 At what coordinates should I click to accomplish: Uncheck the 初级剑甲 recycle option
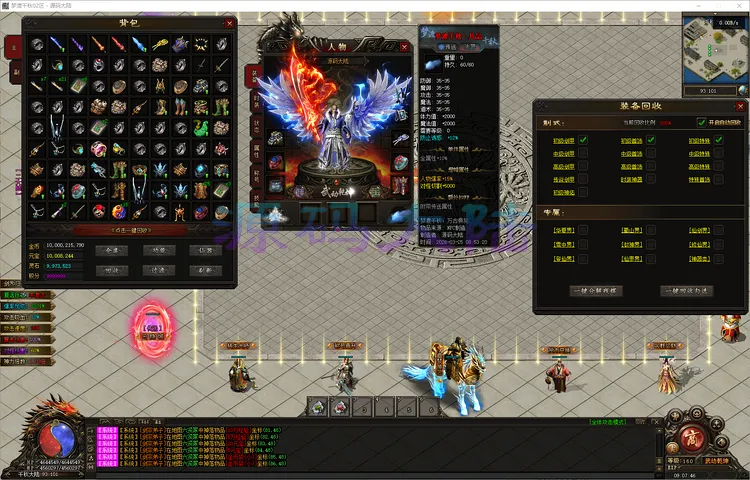click(x=583, y=140)
